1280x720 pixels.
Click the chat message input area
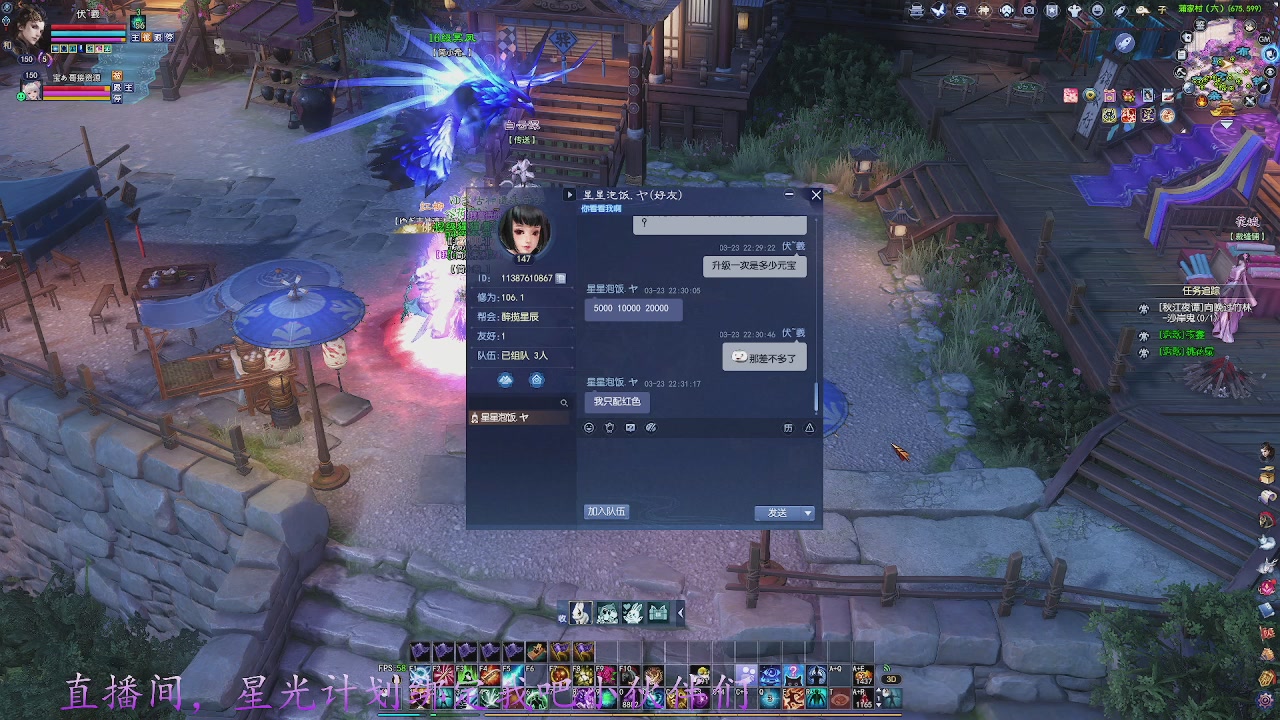pyautogui.click(x=698, y=468)
